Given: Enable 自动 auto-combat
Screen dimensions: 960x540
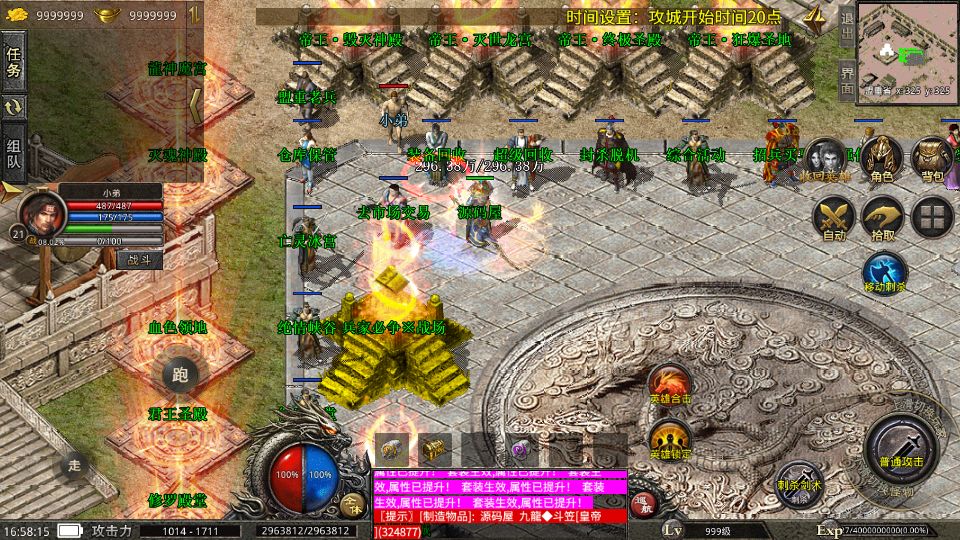Looking at the screenshot, I should (x=833, y=219).
